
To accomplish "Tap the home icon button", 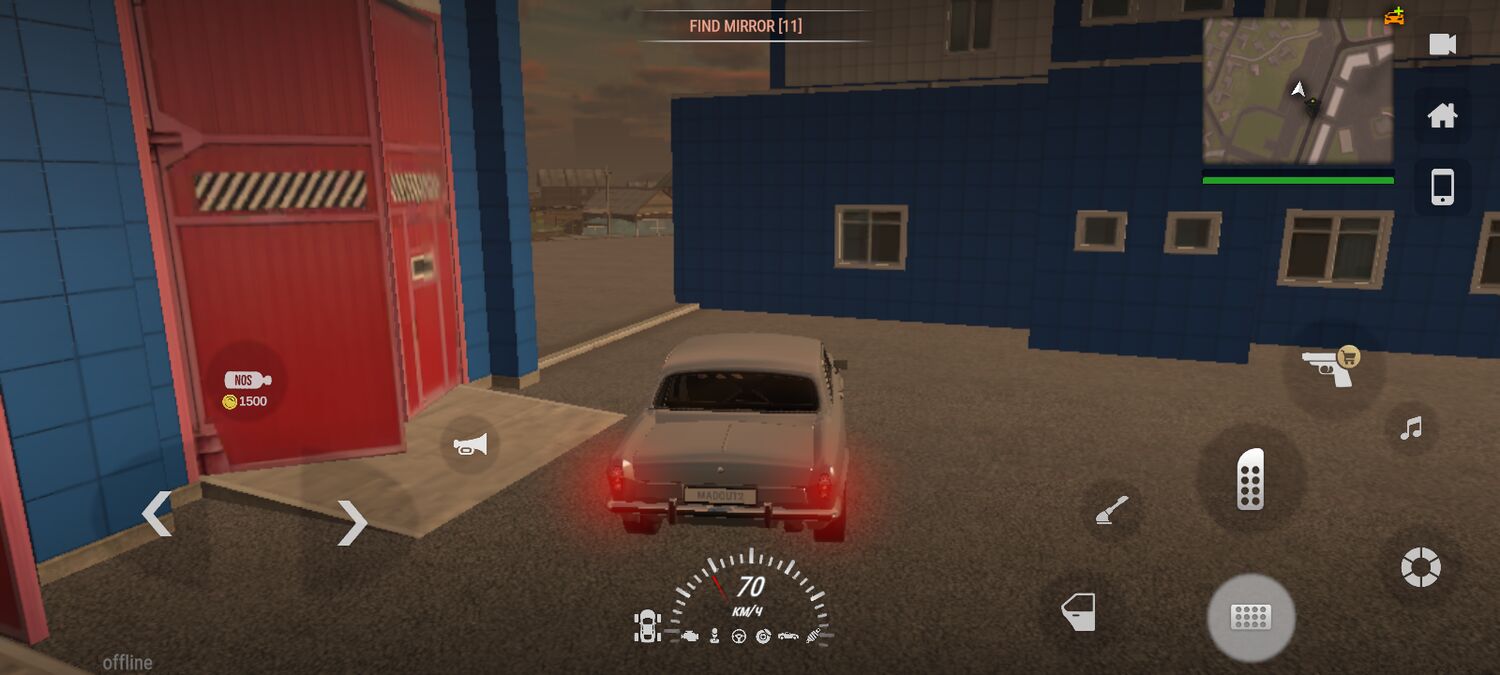I will click(1442, 116).
